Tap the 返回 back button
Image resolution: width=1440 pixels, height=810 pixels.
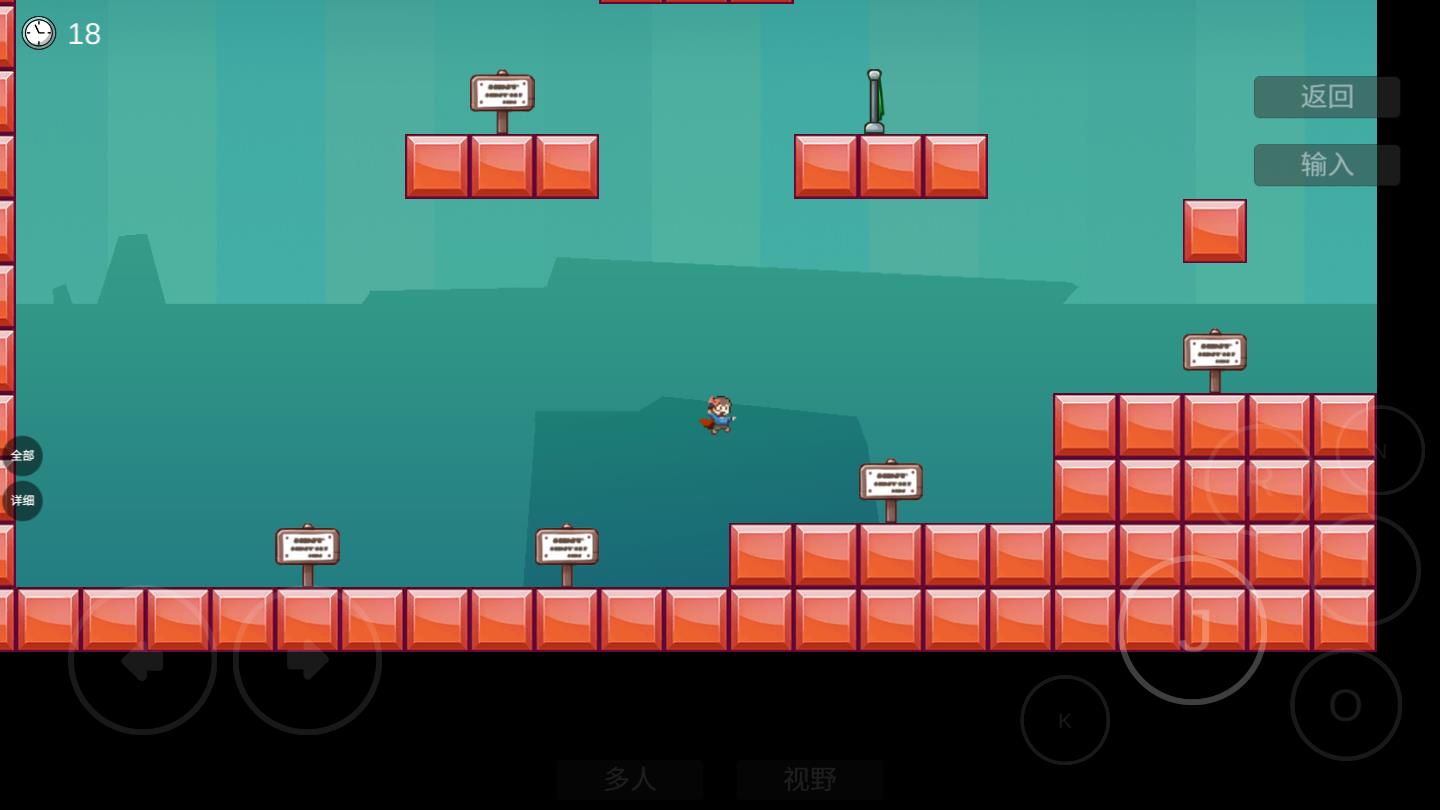coord(1326,97)
